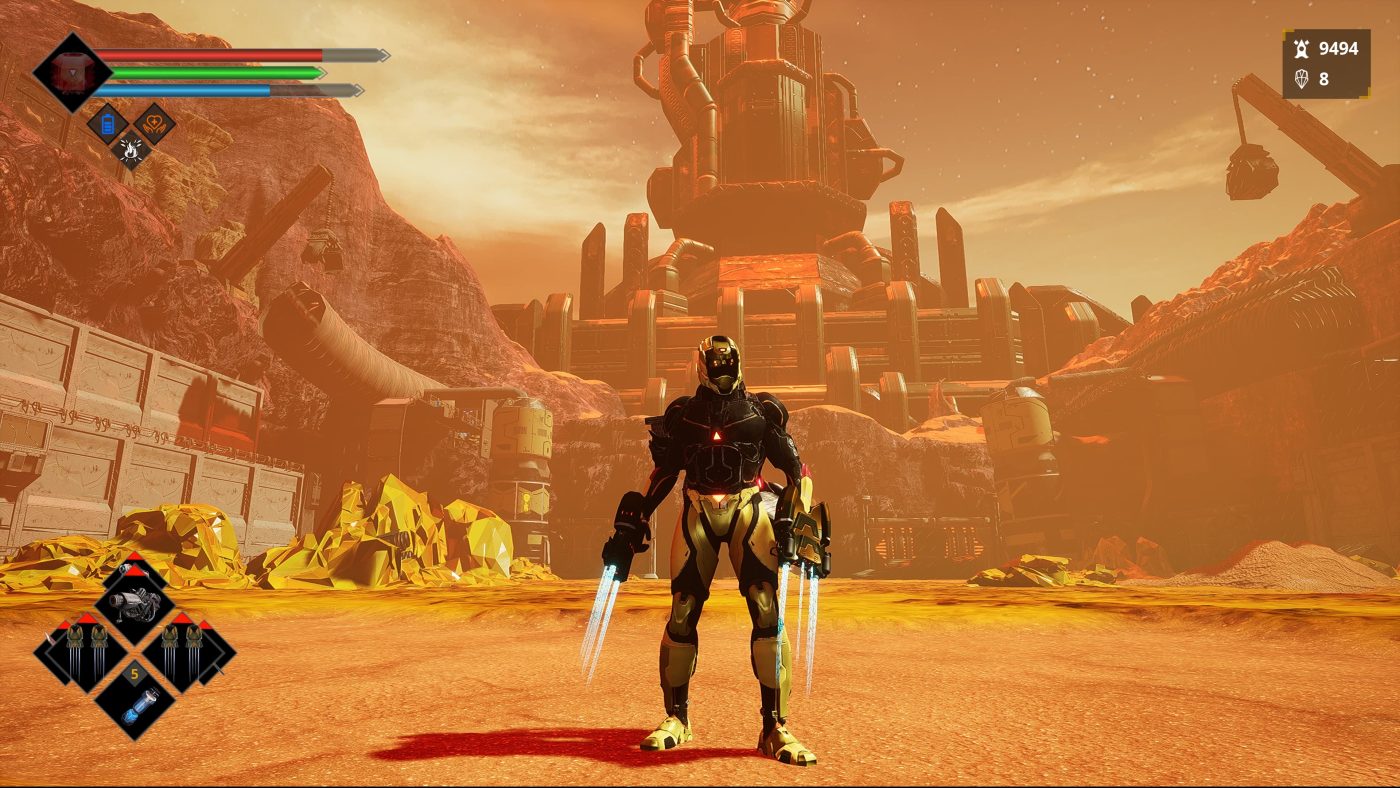Click the white flame status icon
1400x788 pixels.
[x=131, y=150]
